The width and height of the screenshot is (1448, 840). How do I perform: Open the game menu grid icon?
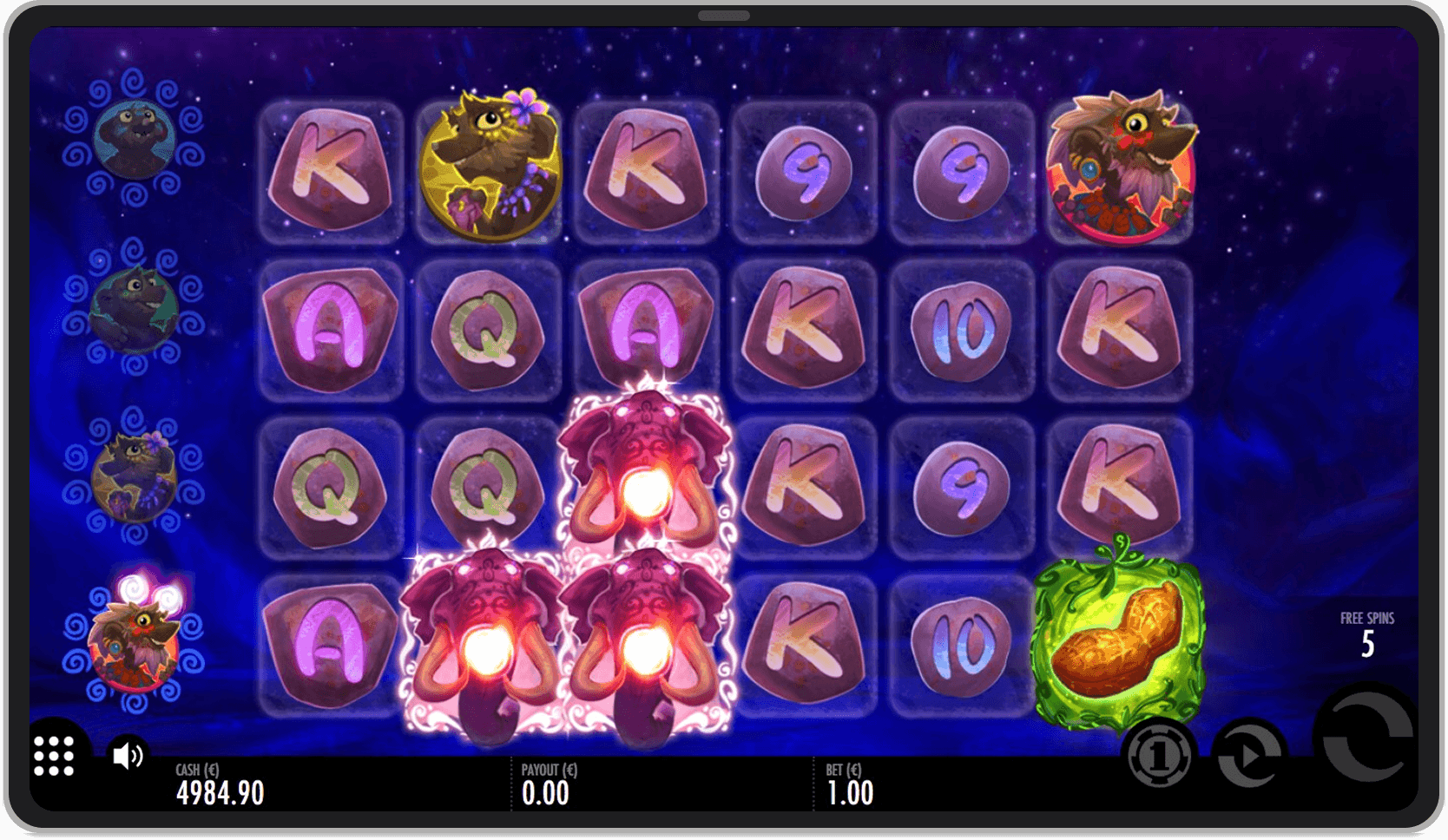click(x=52, y=756)
